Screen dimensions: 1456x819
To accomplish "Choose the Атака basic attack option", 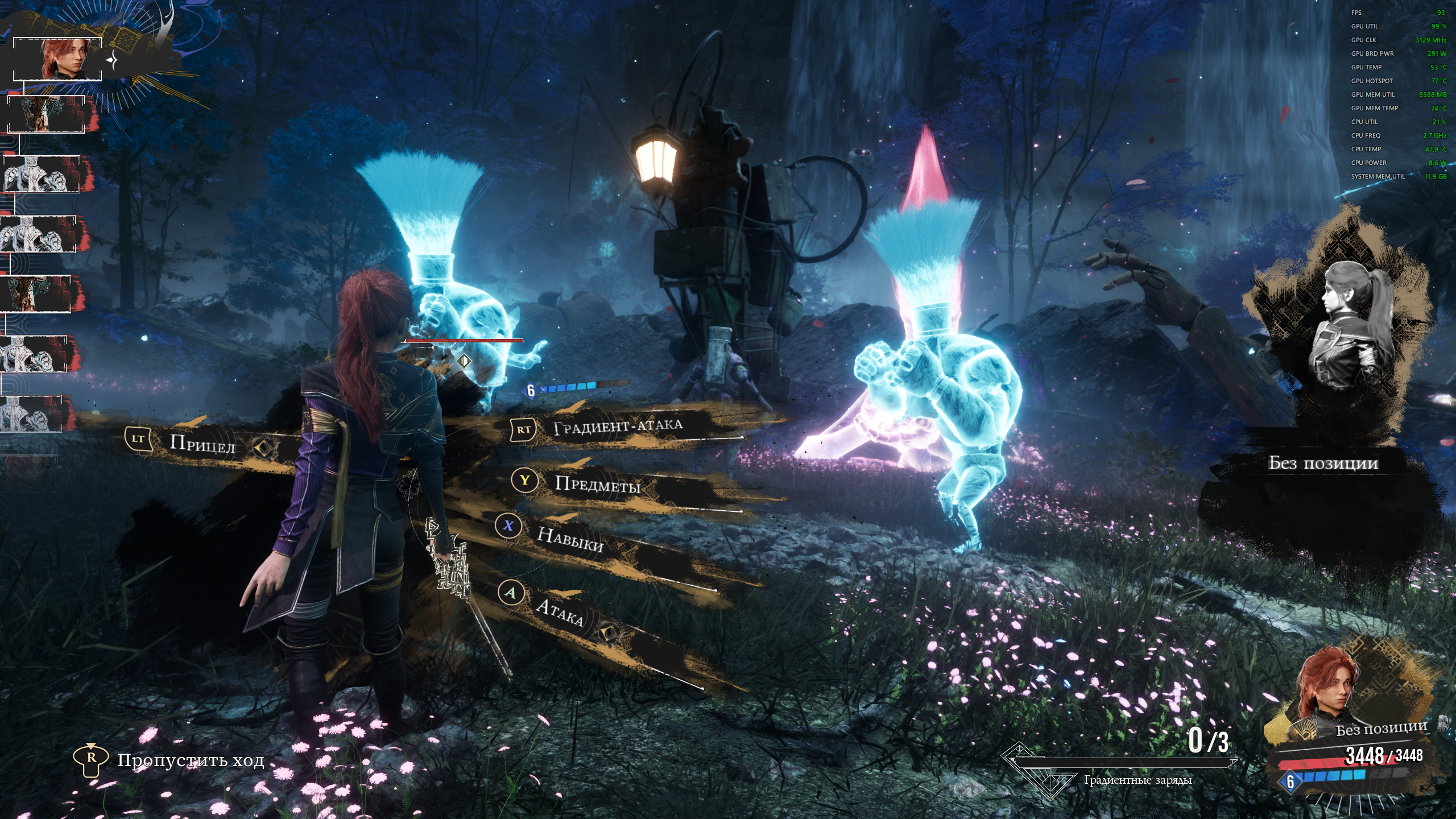I will click(x=559, y=613).
